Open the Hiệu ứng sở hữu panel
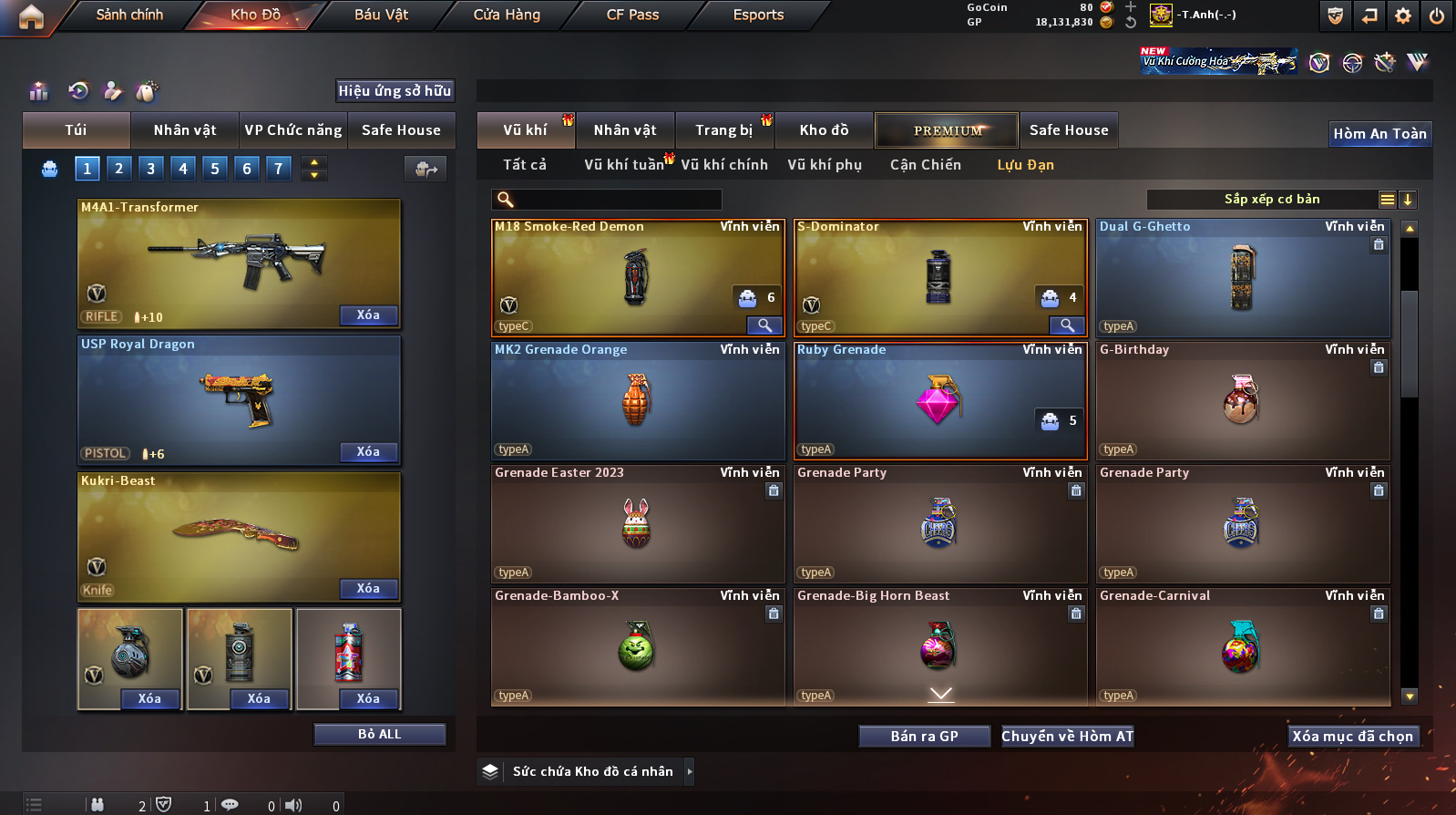The height and width of the screenshot is (815, 1456). 395,91
